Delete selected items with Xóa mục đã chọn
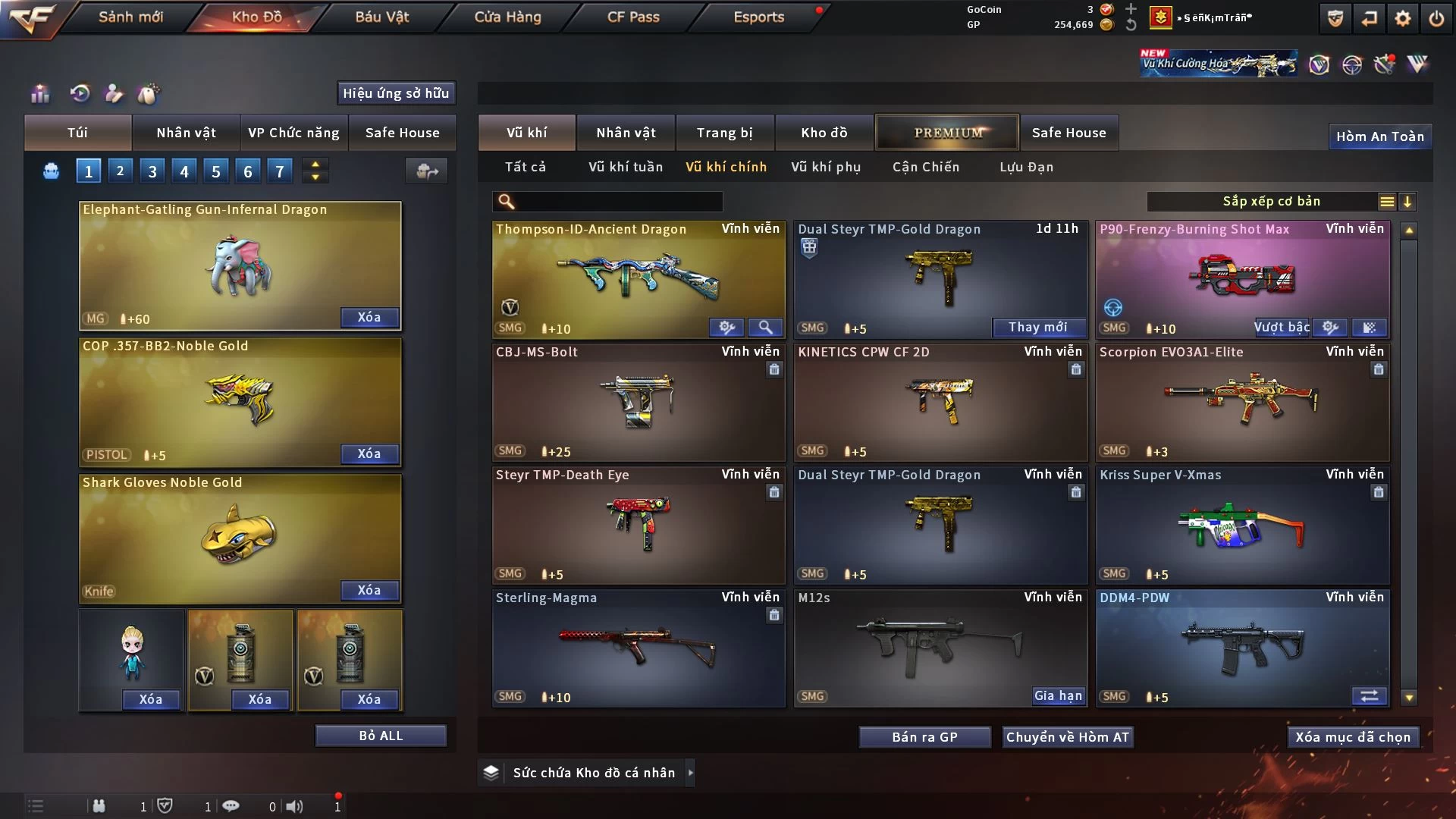 (x=1353, y=737)
